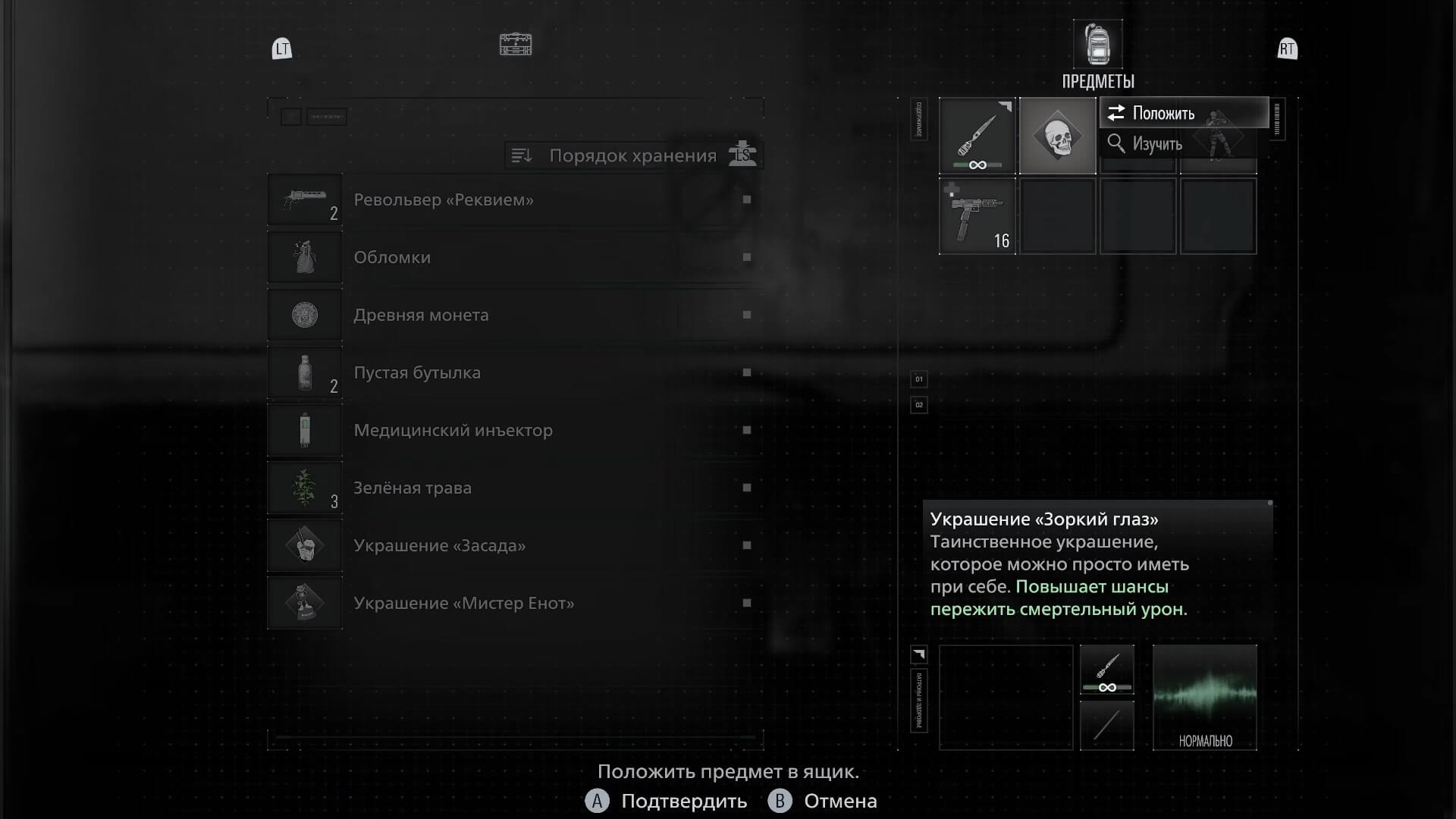Select the combat knife in the inventory grid

point(977,136)
